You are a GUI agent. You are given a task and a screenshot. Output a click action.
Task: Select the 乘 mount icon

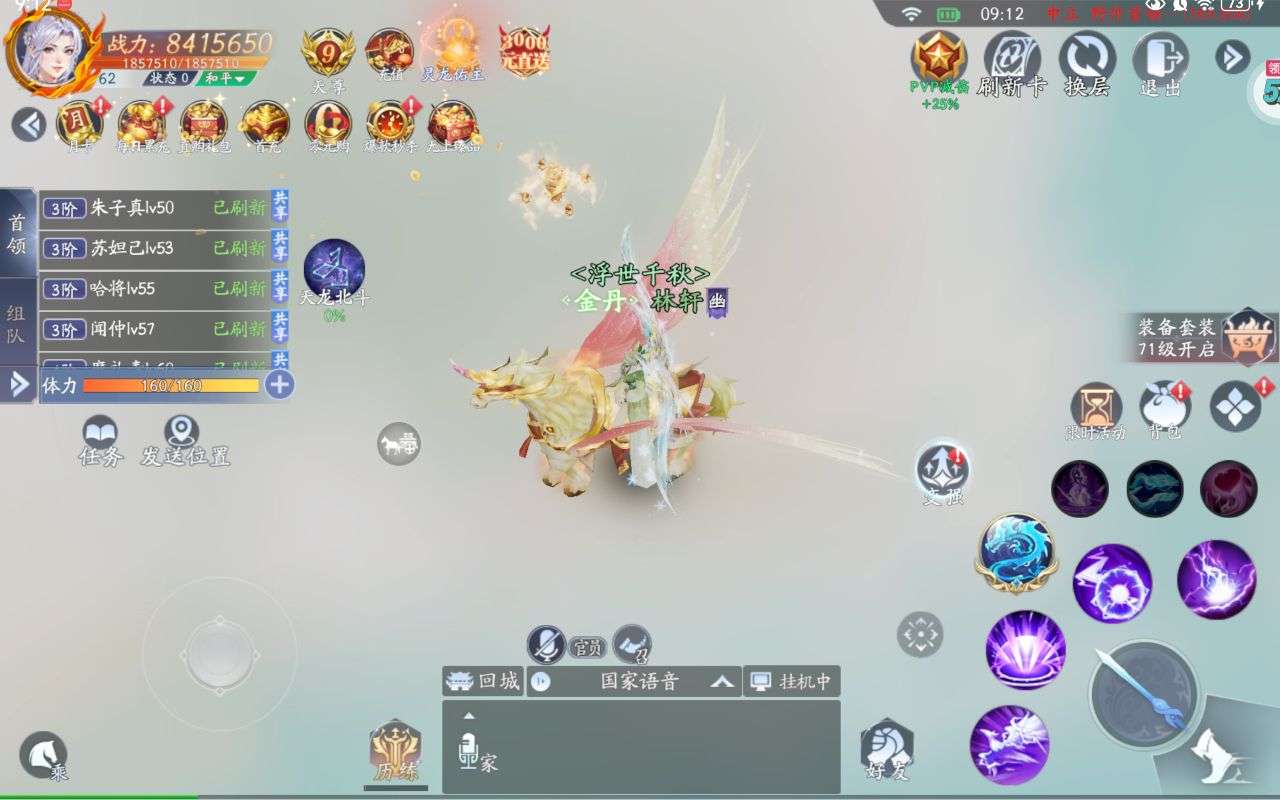click(x=41, y=752)
